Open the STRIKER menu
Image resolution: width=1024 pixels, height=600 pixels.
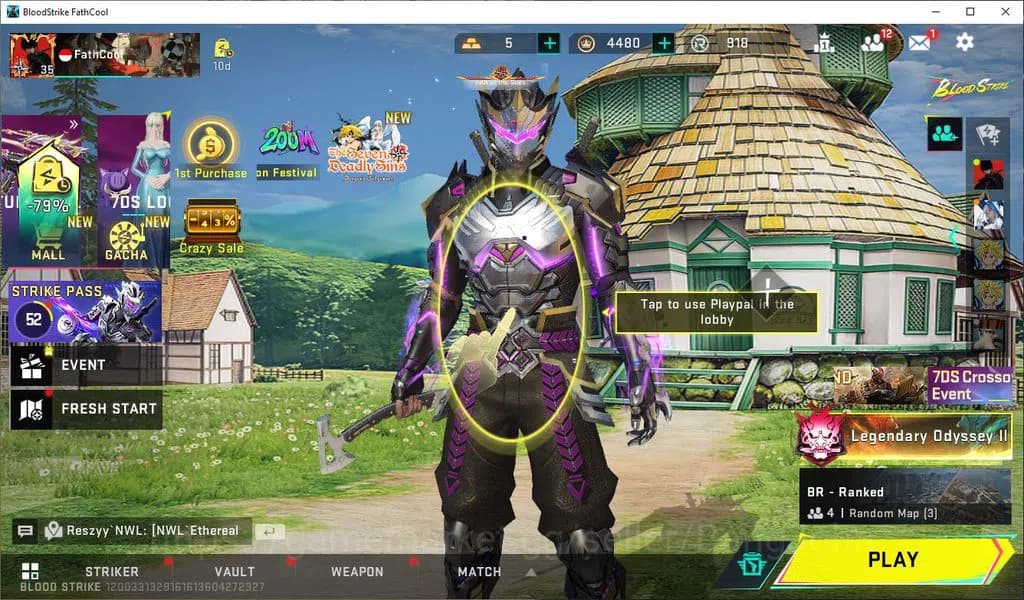(x=112, y=572)
